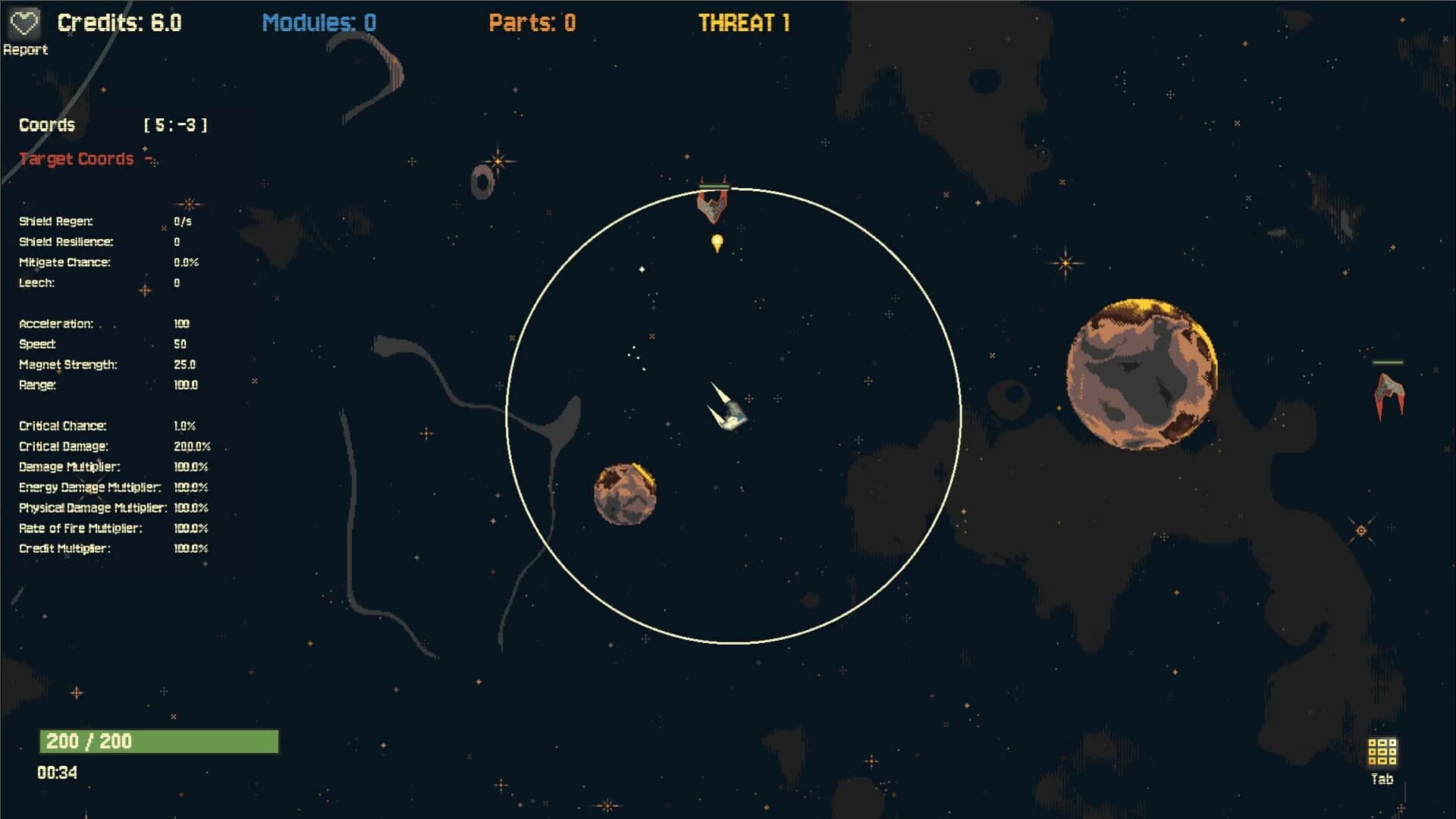This screenshot has width=1456, height=819.
Task: Click the heart Report icon
Action: point(25,21)
